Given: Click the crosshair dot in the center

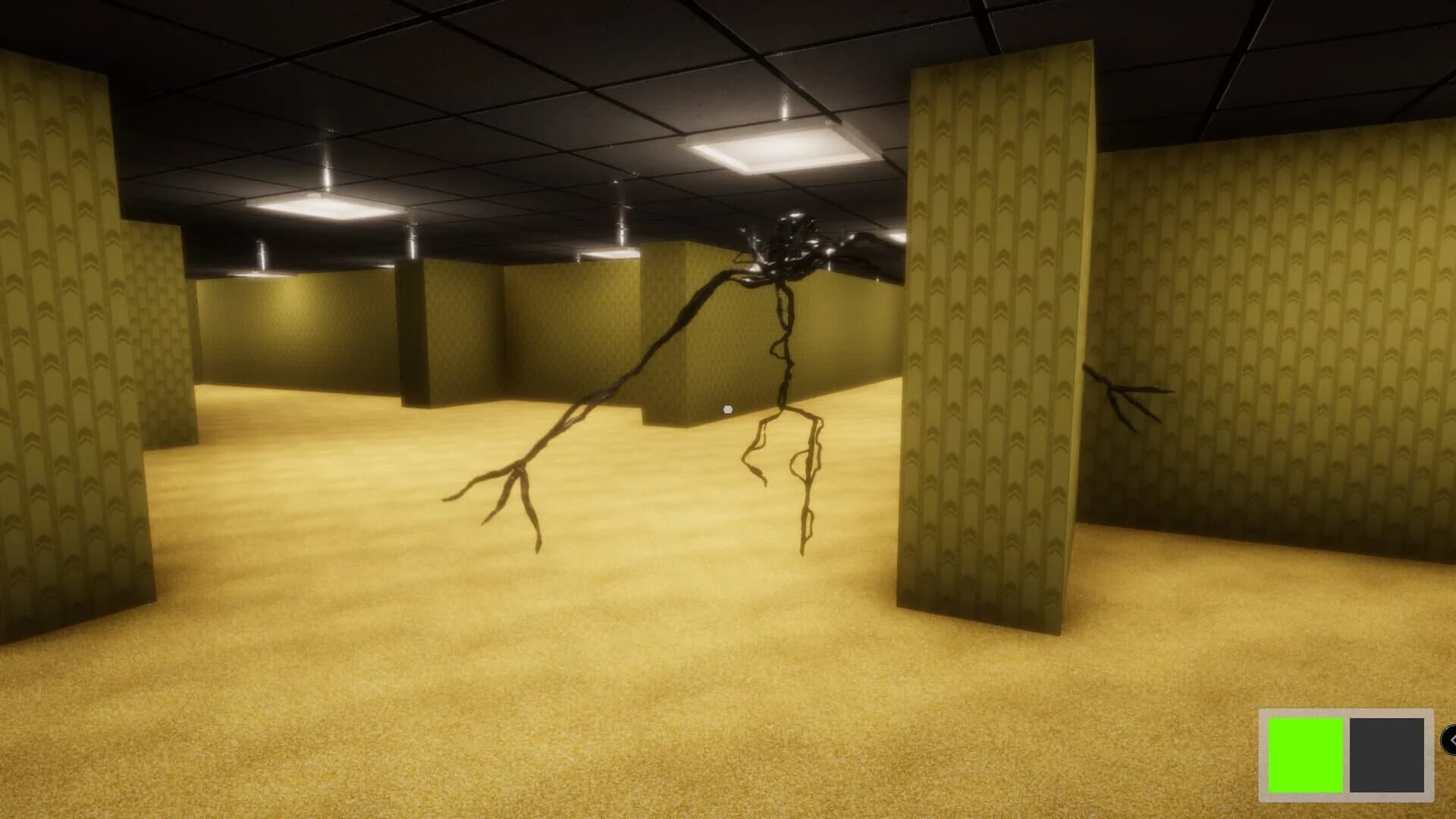Looking at the screenshot, I should tap(728, 408).
